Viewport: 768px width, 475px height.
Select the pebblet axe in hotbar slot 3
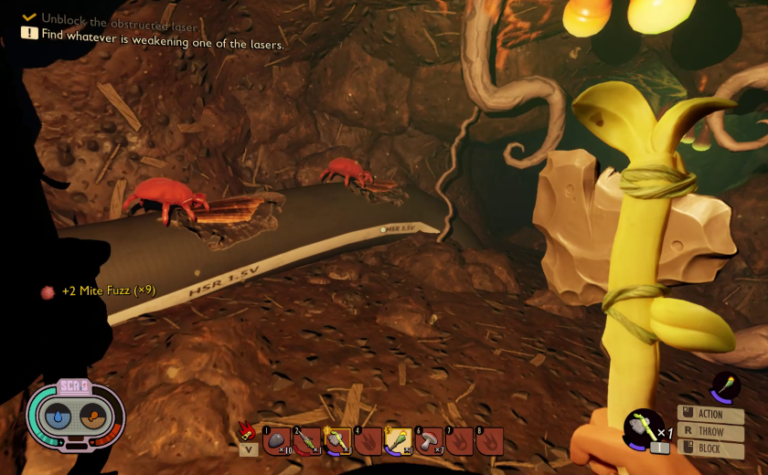tap(337, 439)
